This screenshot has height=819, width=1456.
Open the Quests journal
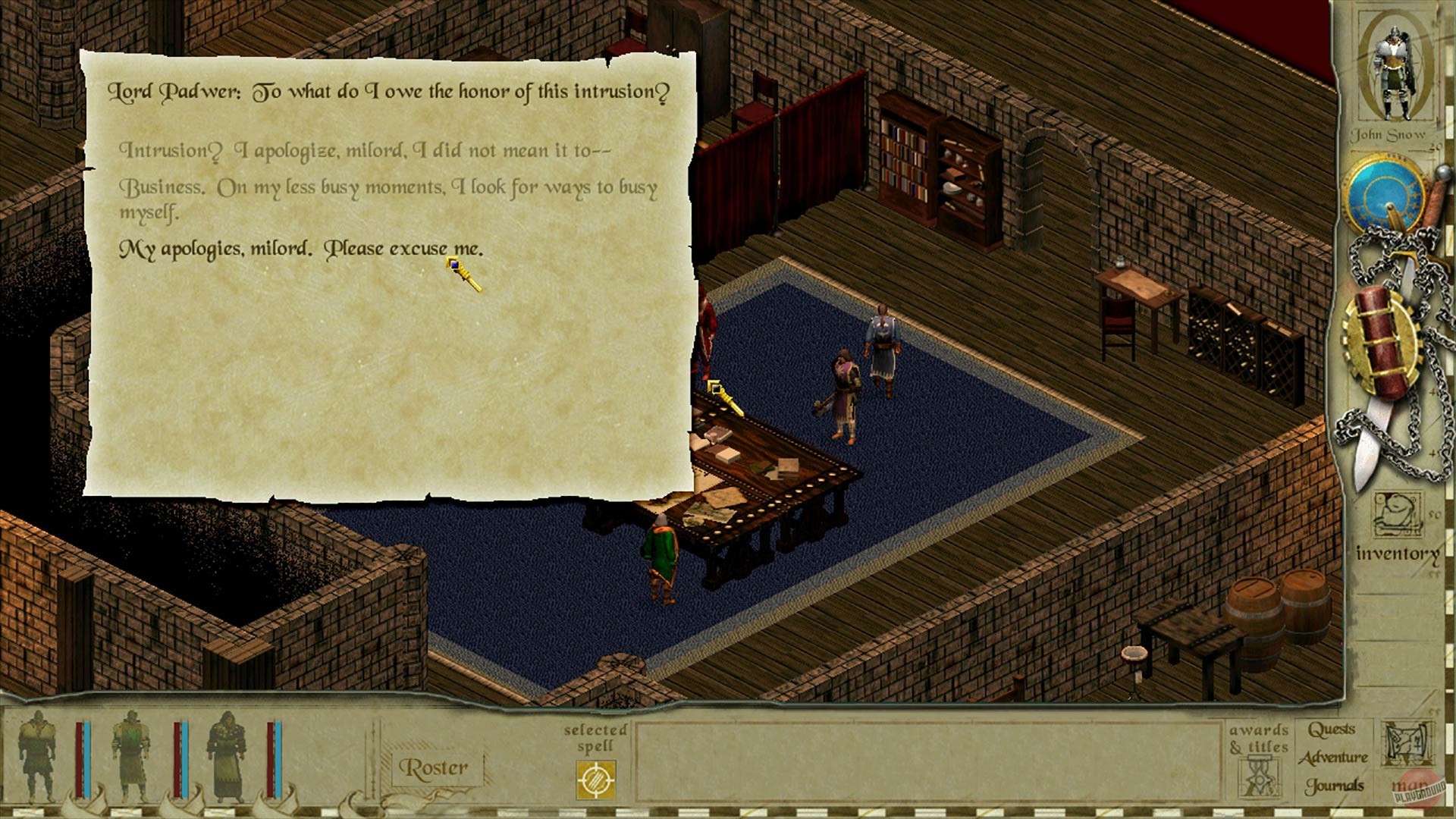tap(1332, 730)
